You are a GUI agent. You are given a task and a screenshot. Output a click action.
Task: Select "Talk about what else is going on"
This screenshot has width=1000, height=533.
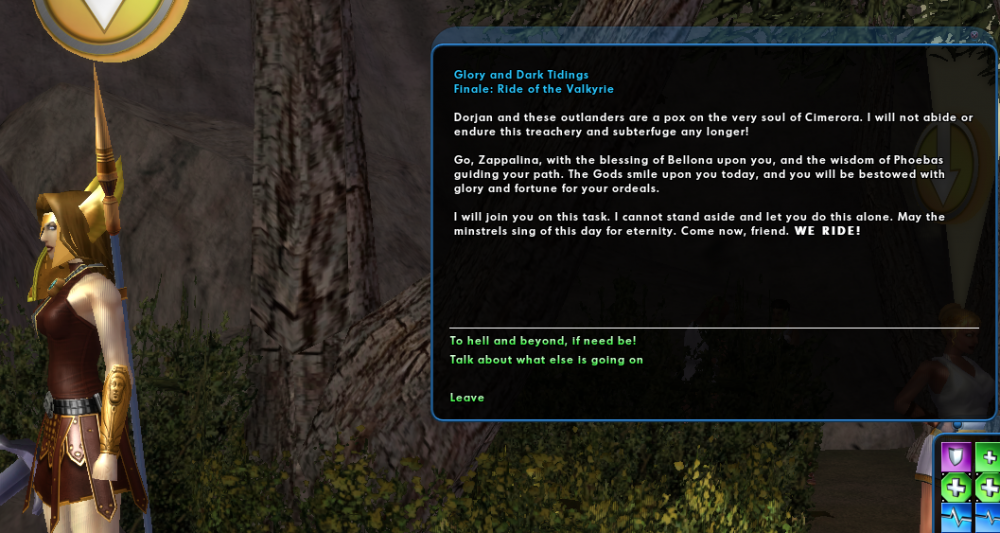click(546, 360)
